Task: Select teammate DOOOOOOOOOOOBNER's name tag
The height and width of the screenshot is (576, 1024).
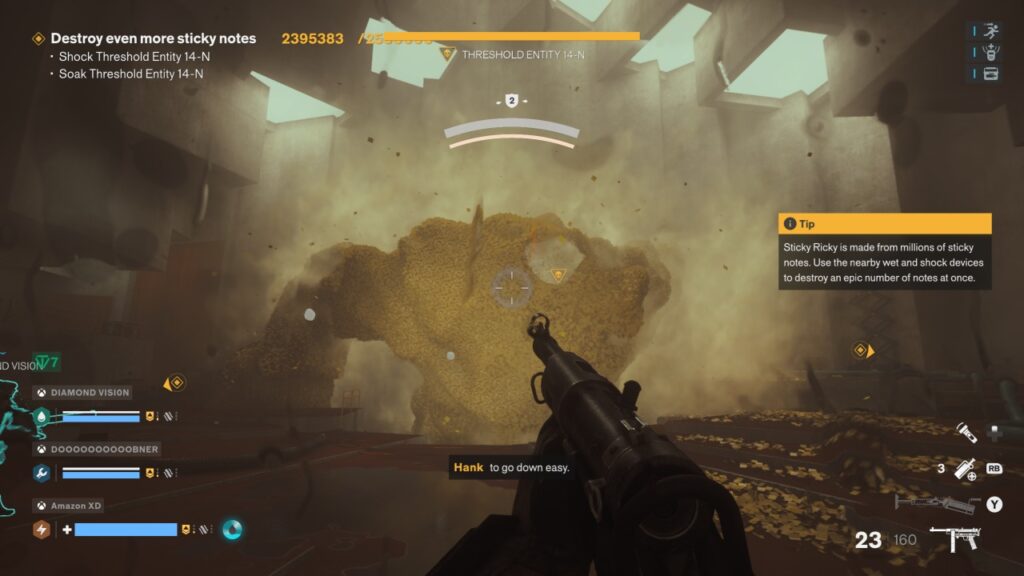Action: click(105, 450)
